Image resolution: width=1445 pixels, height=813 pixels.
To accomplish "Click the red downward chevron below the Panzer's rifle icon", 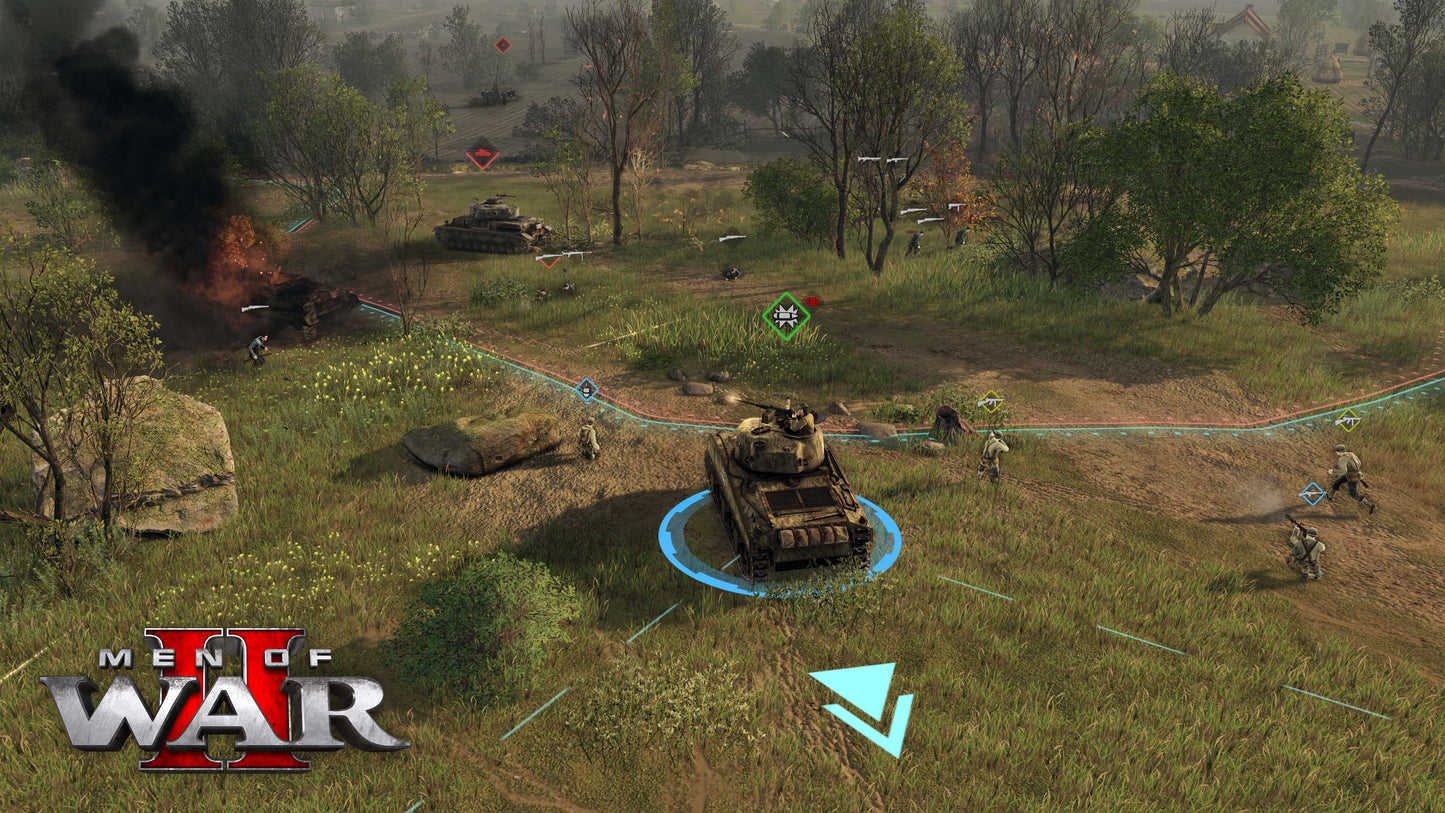I will pos(548,264).
